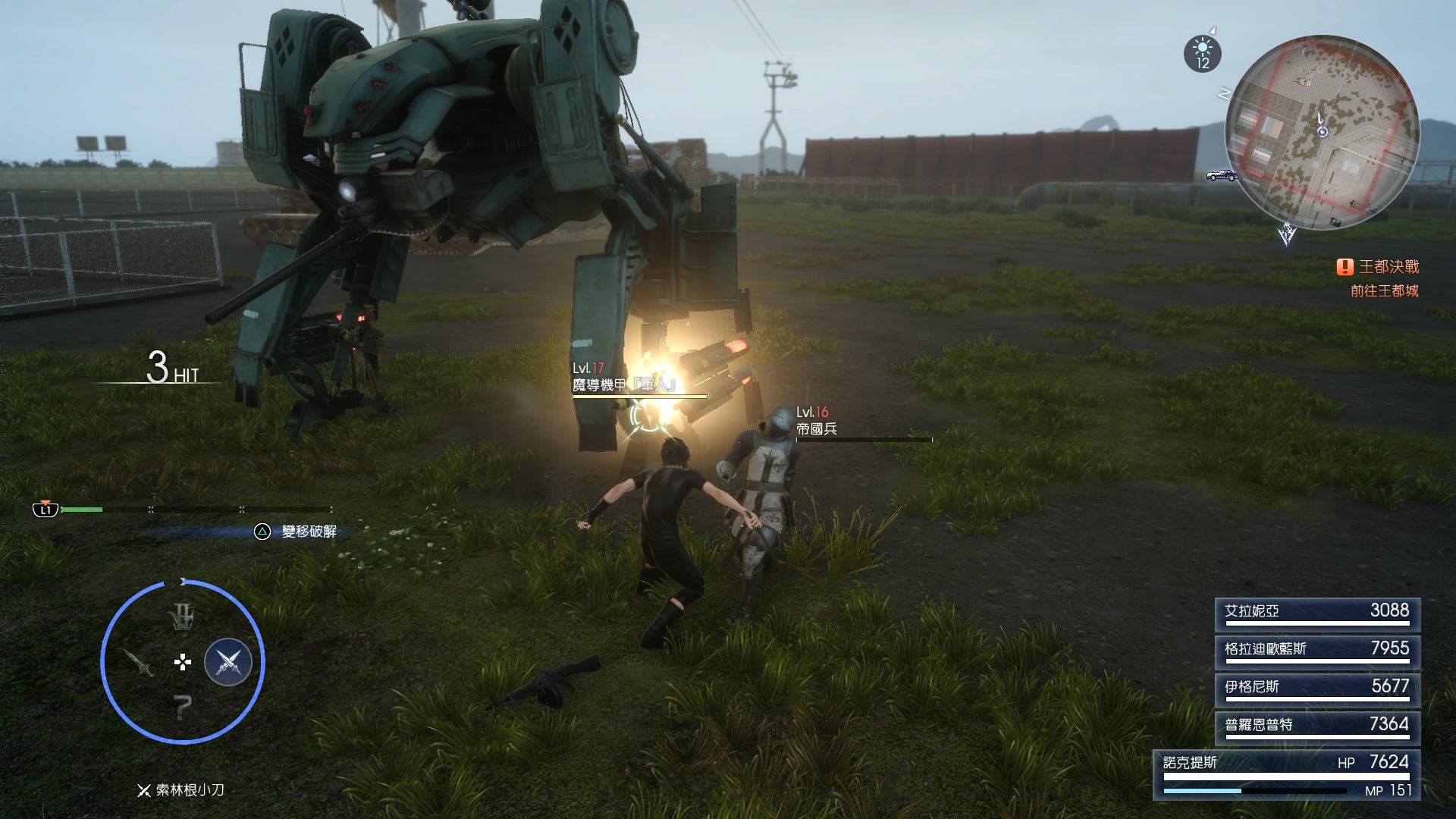Viewport: 1456px width, 819px height.
Task: Select party member 格拉迪歐藍斯
Action: pyautogui.click(x=1317, y=651)
